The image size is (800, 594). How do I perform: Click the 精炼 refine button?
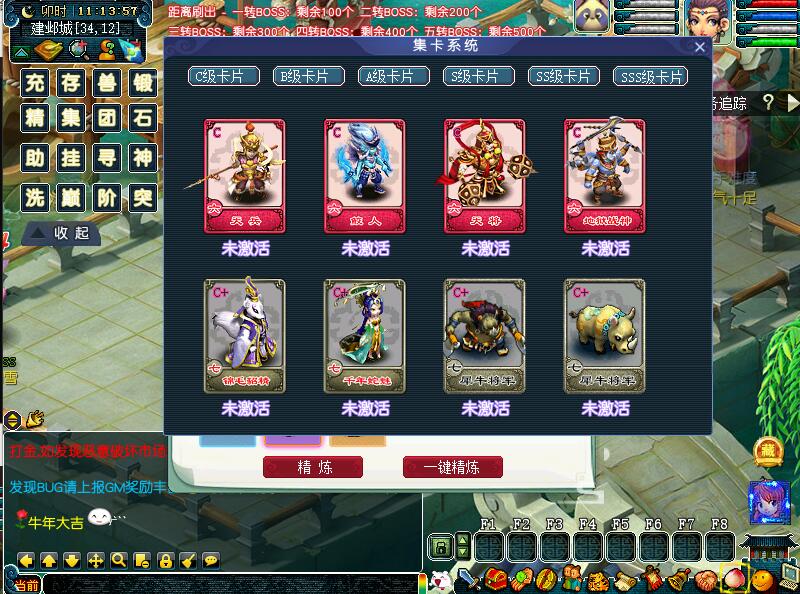313,467
